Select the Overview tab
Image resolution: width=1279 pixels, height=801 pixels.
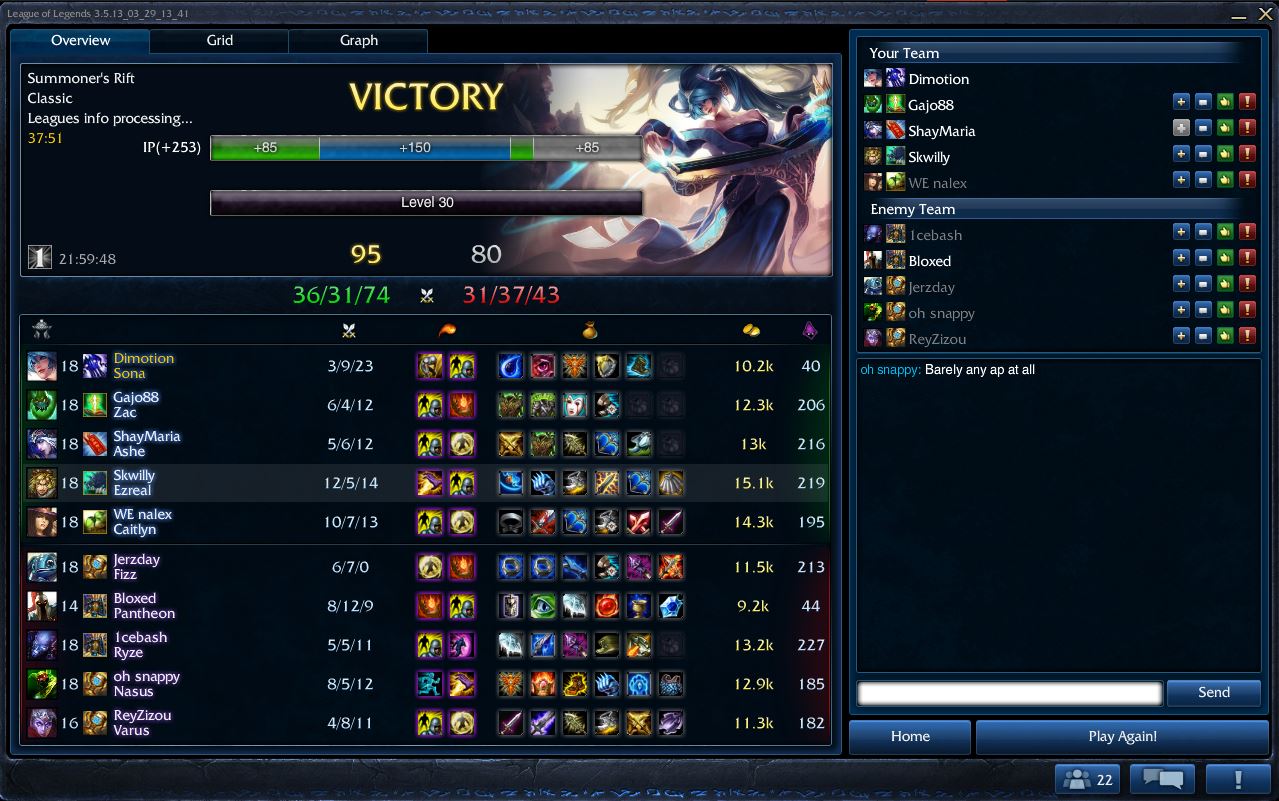click(x=81, y=41)
